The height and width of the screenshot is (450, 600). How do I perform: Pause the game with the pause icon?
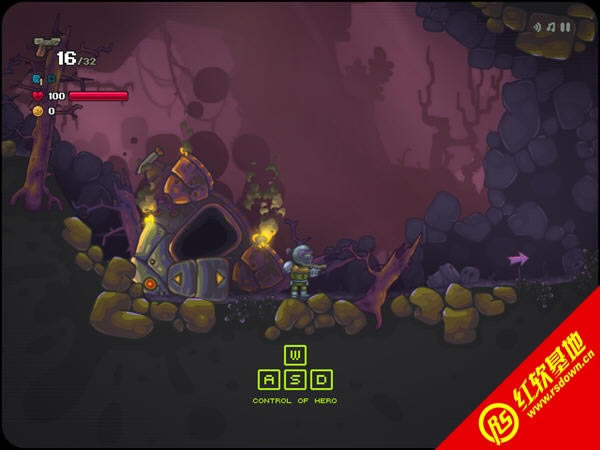click(564, 27)
